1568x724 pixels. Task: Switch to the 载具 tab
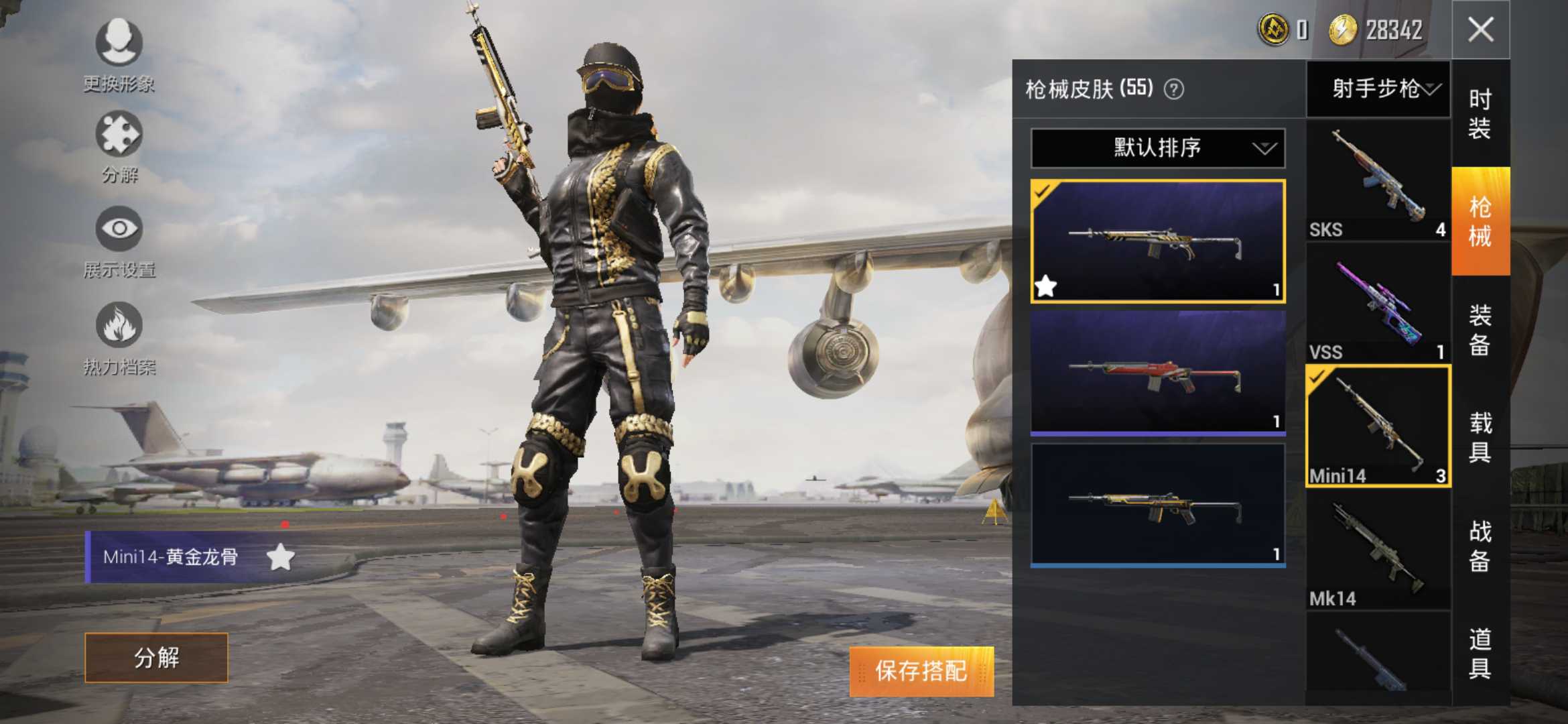click(x=1481, y=436)
